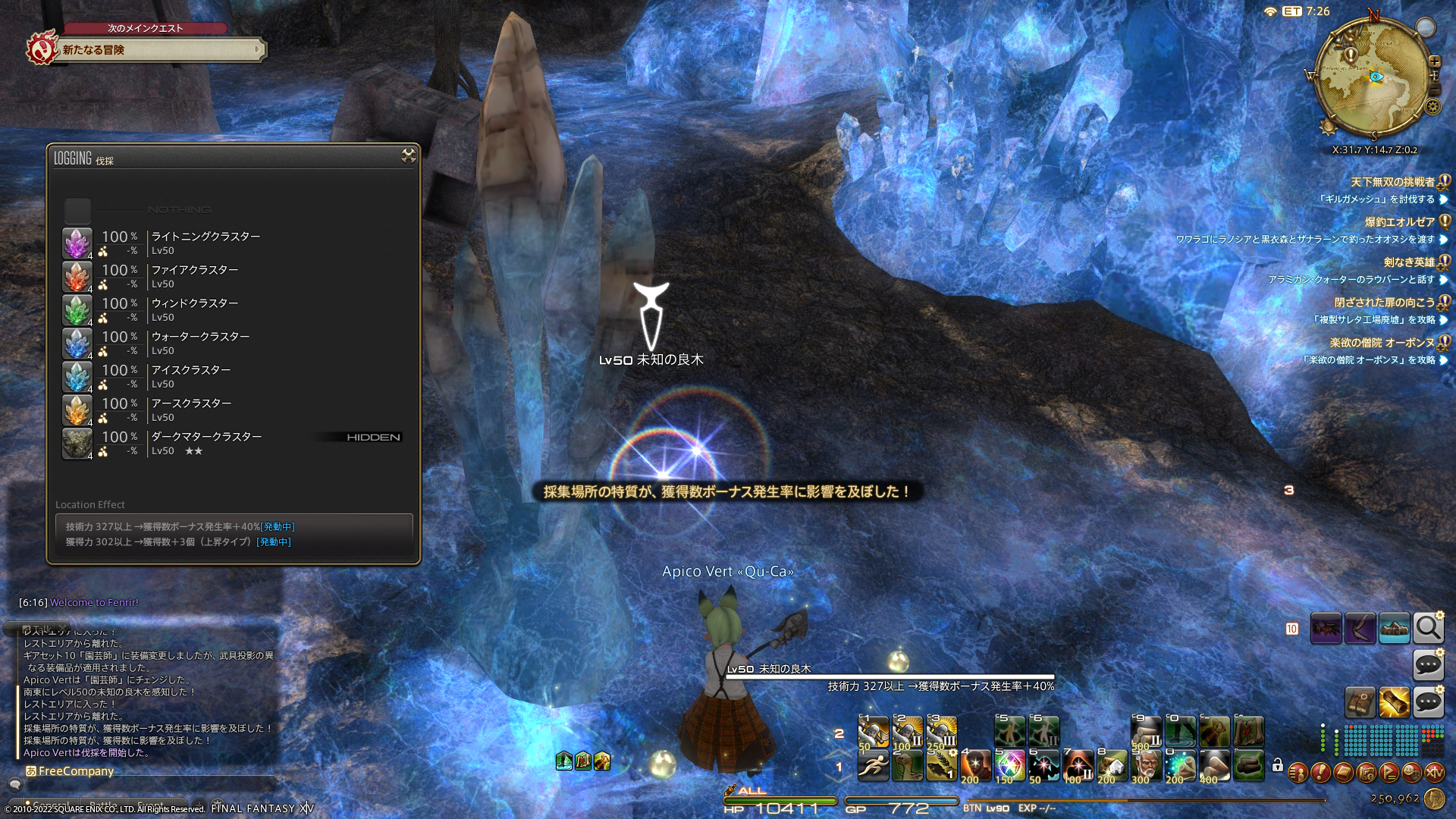Open the minimap gear settings
Screen dimensions: 1456x819
coord(1432,107)
